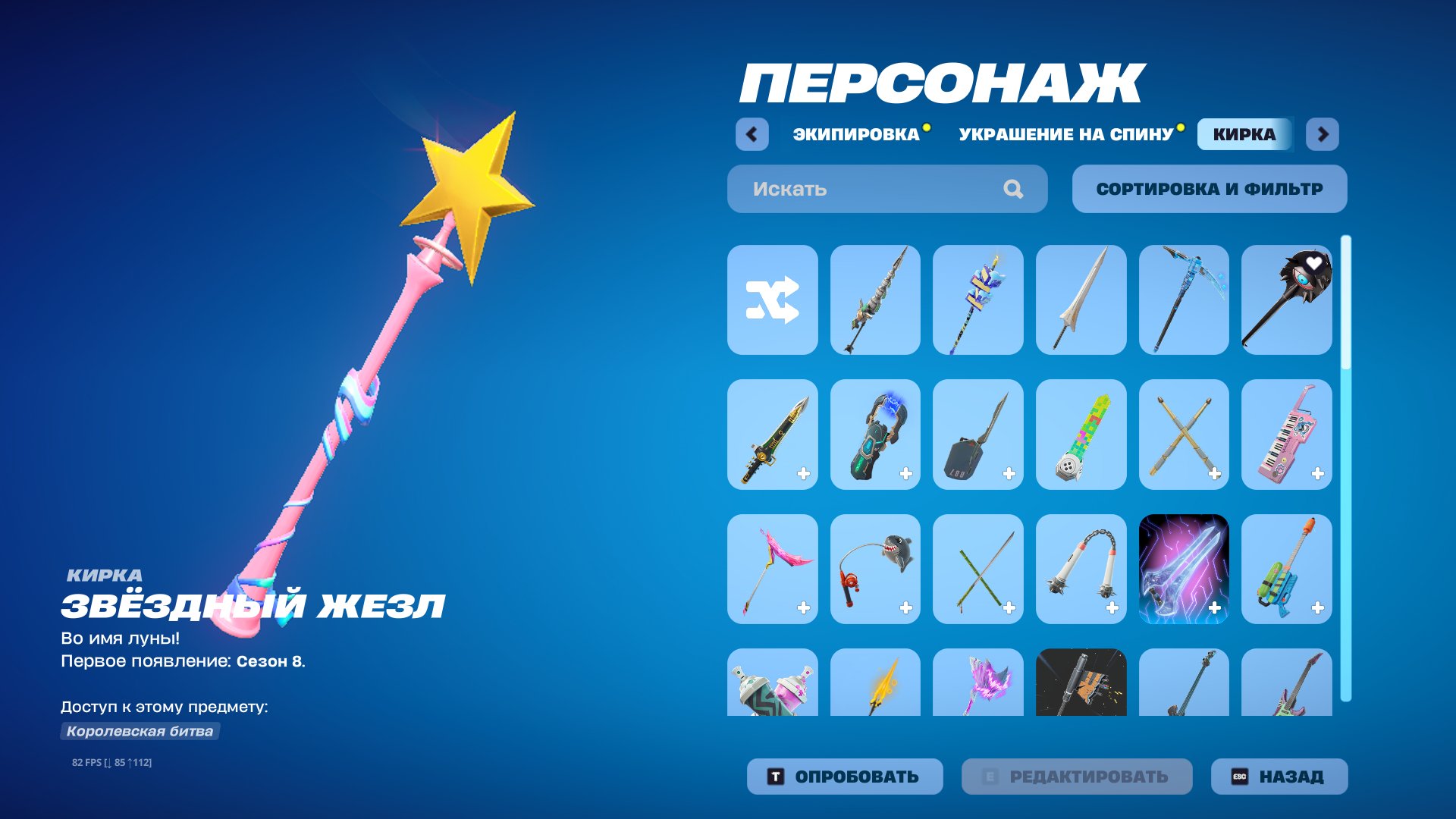Select the pink crescent scythe pickaxe
Viewport: 1456px width, 819px height.
(772, 569)
